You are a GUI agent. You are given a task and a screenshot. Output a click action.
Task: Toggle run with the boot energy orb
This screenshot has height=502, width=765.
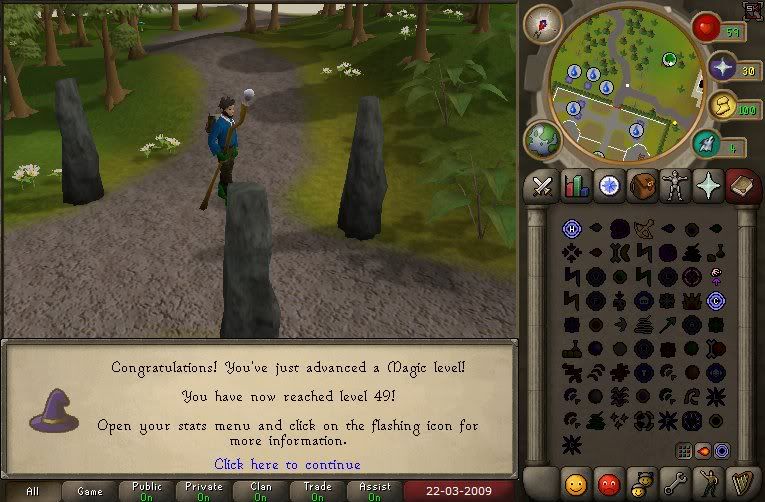pyautogui.click(x=707, y=144)
